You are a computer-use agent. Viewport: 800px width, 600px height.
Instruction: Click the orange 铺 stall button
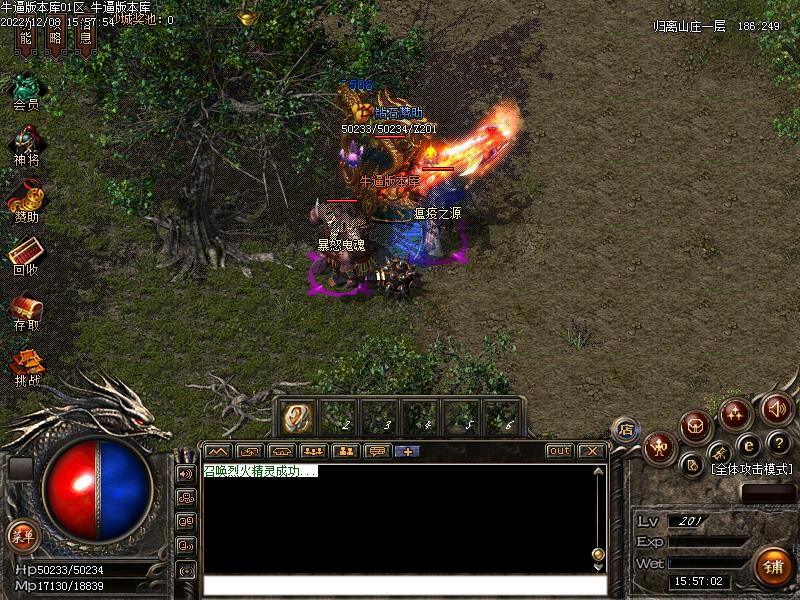[771, 566]
